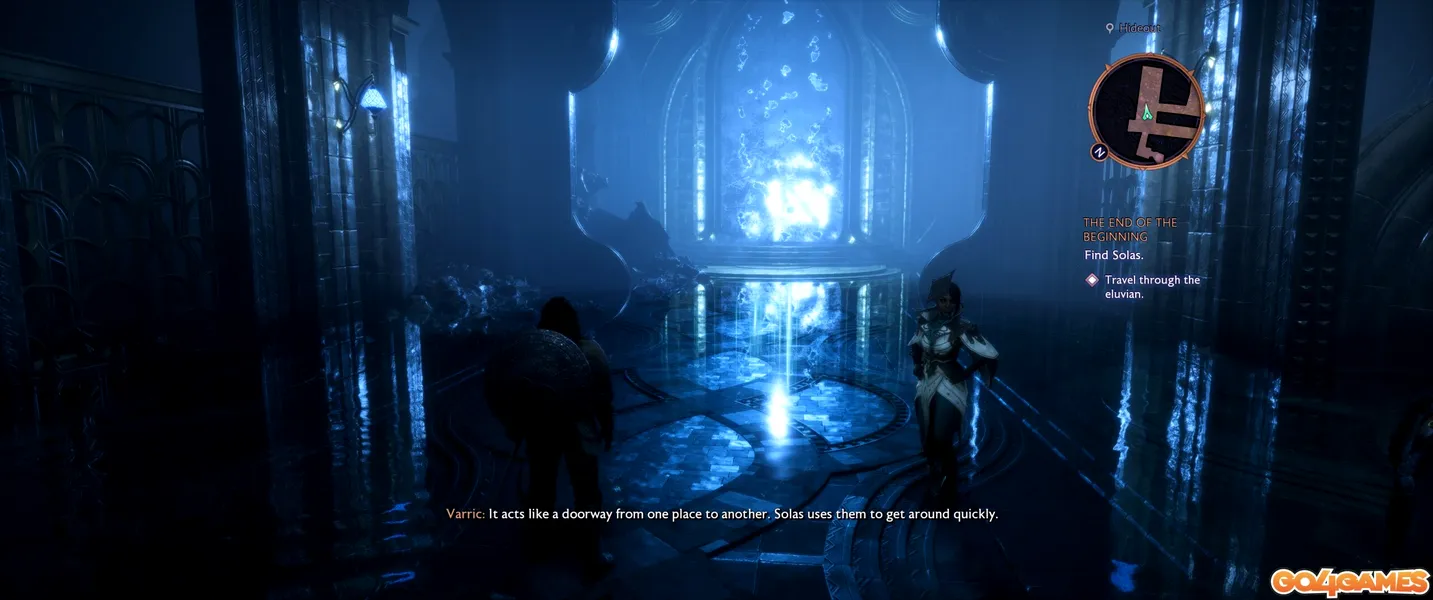Select The End of the Beginning quest tracker
Image resolution: width=1433 pixels, height=600 pixels.
click(1131, 229)
